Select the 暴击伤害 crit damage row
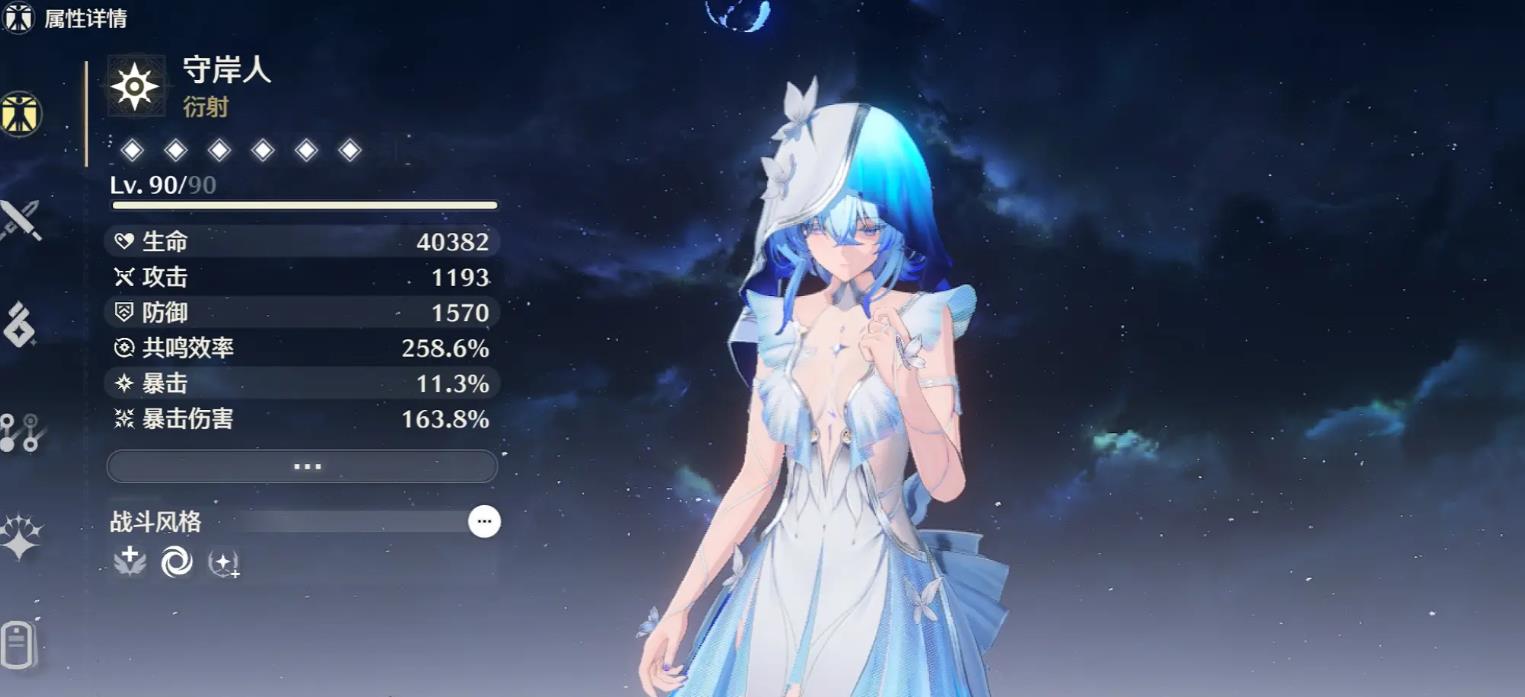 [302, 419]
